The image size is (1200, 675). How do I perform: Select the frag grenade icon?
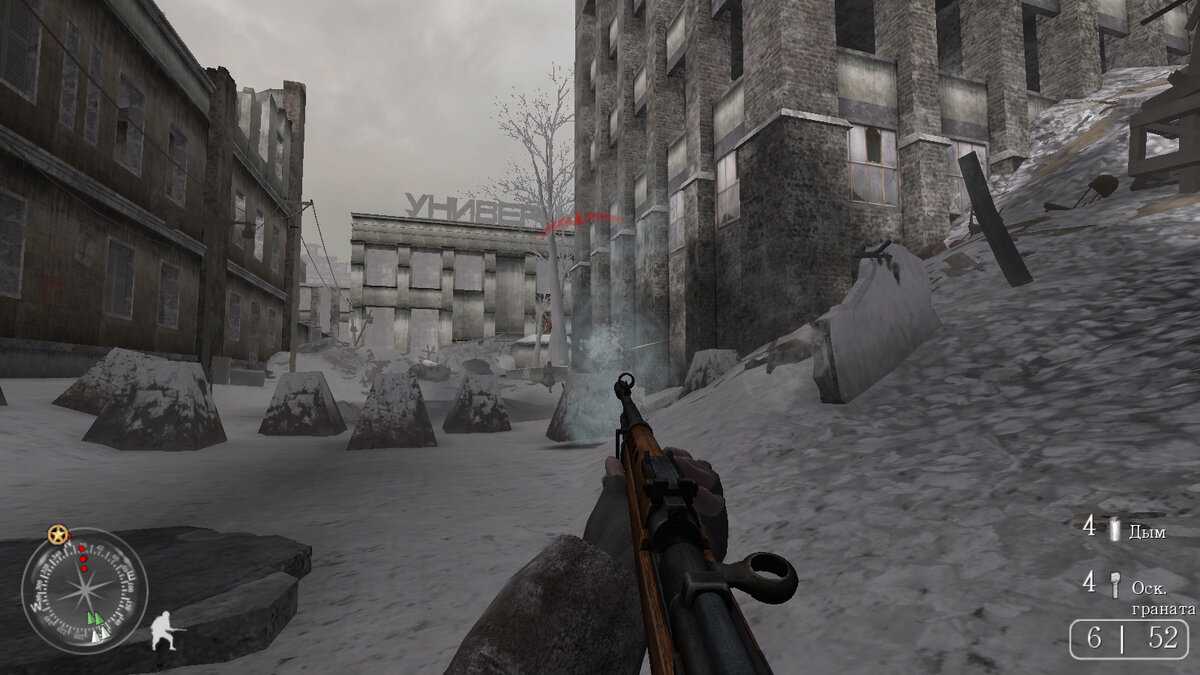pos(1113,582)
